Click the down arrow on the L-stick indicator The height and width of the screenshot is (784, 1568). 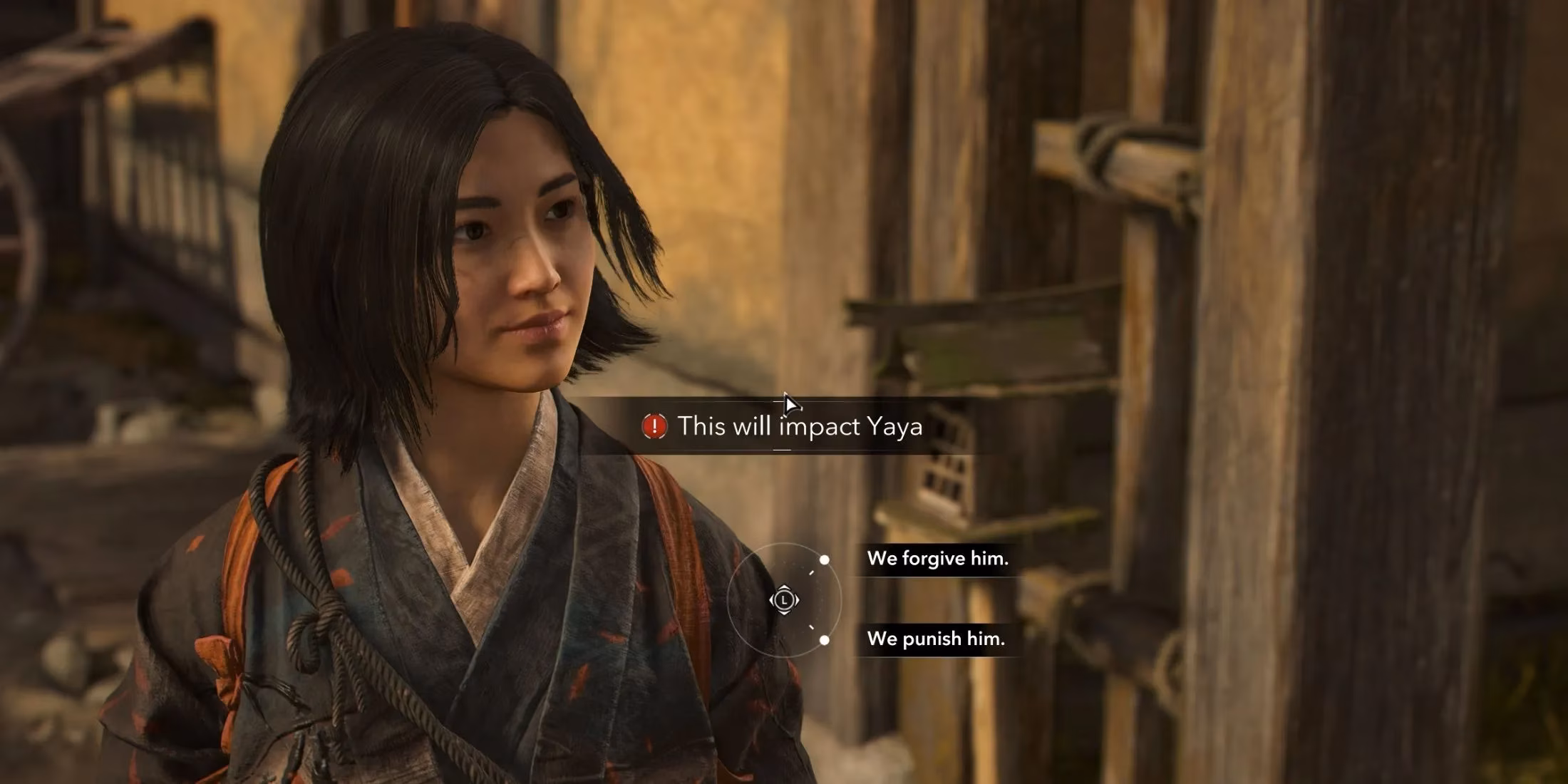coord(785,614)
